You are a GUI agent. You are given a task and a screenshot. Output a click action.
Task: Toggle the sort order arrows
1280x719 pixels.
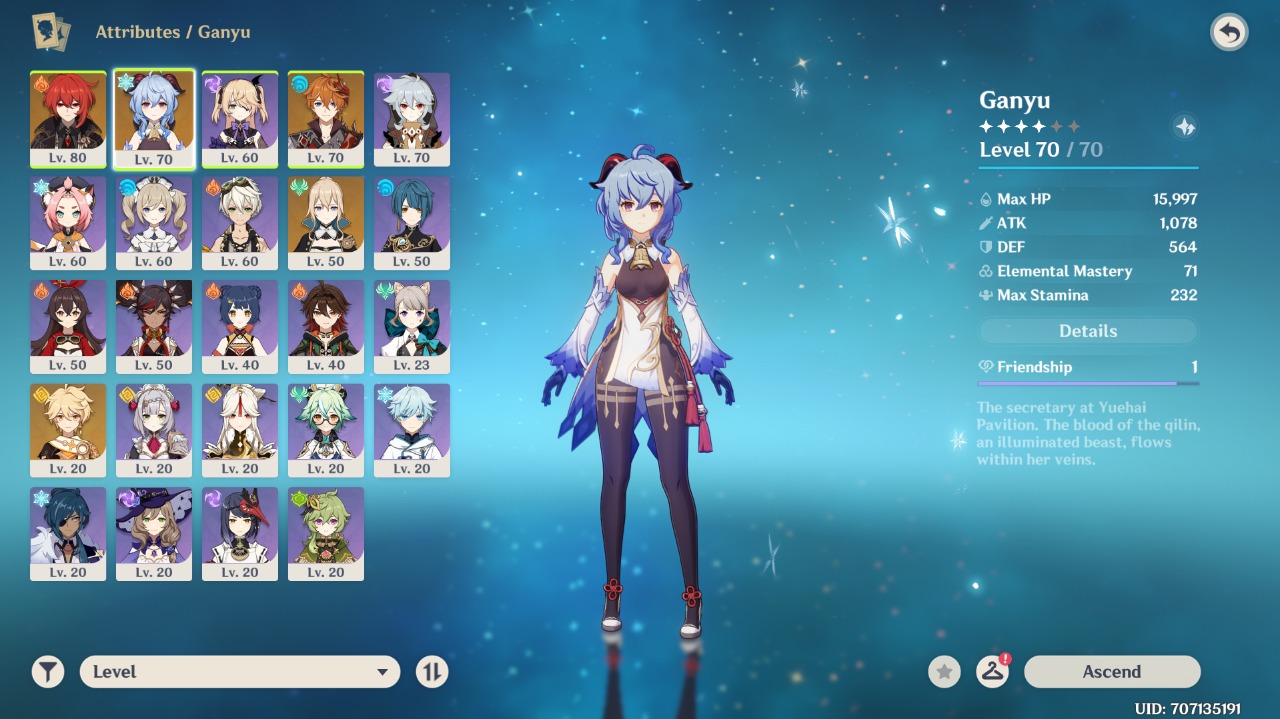[432, 672]
